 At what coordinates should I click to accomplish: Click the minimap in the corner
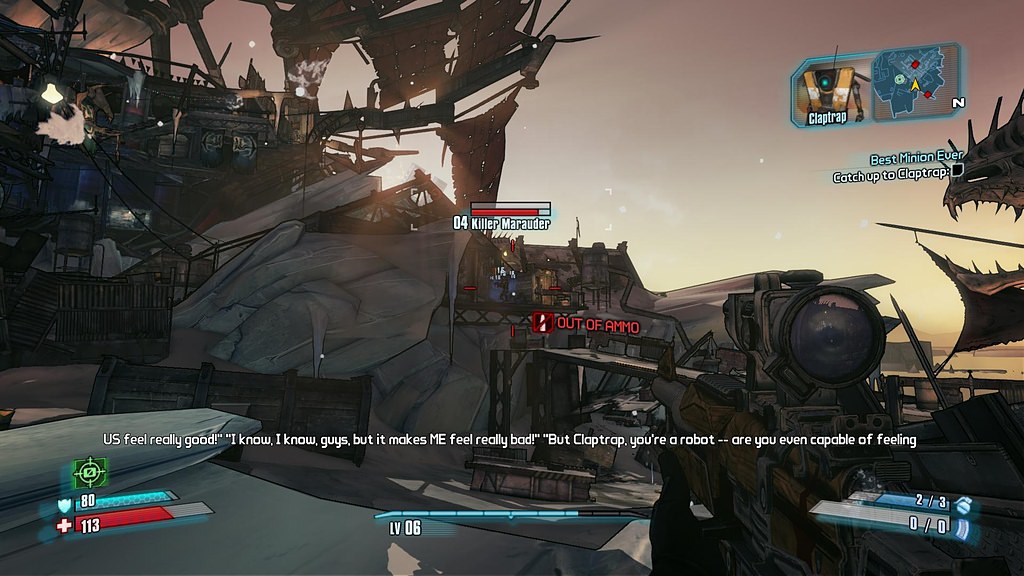pyautogui.click(x=914, y=83)
